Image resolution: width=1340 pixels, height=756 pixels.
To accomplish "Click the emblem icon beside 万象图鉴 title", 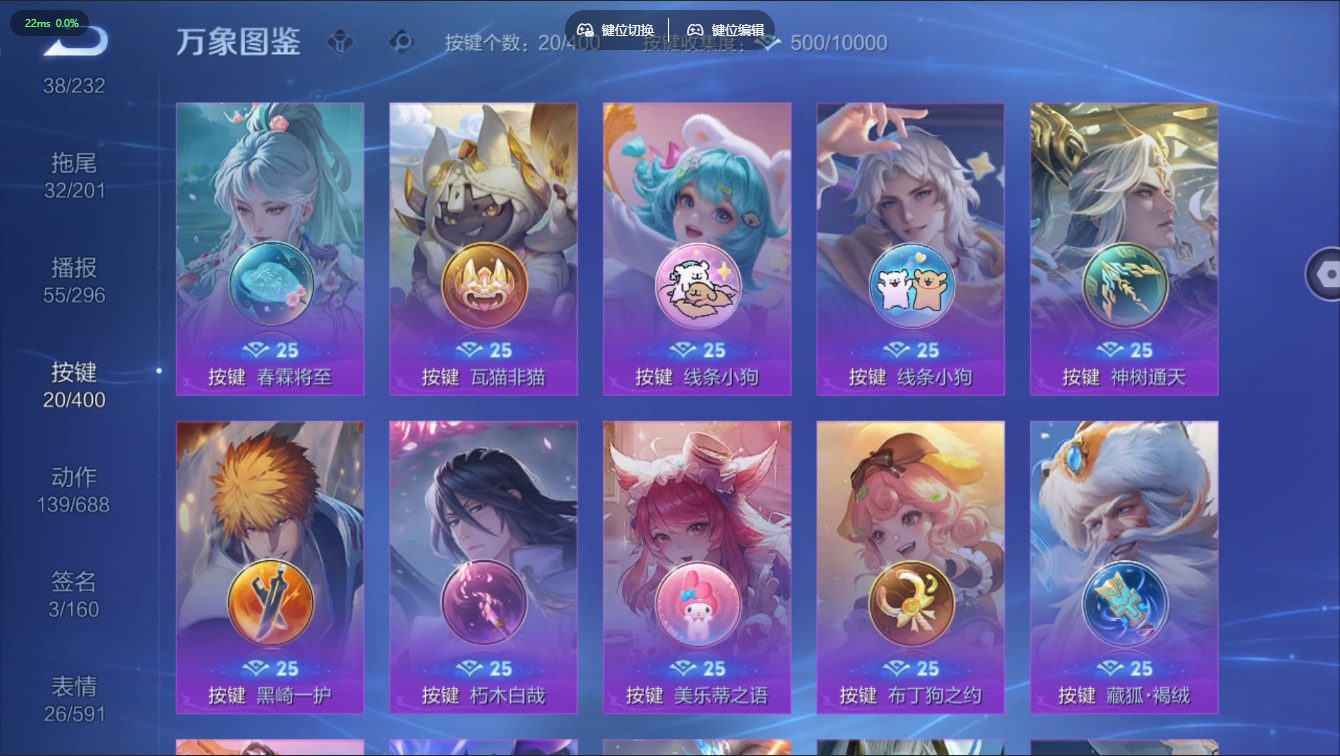I will 340,42.
